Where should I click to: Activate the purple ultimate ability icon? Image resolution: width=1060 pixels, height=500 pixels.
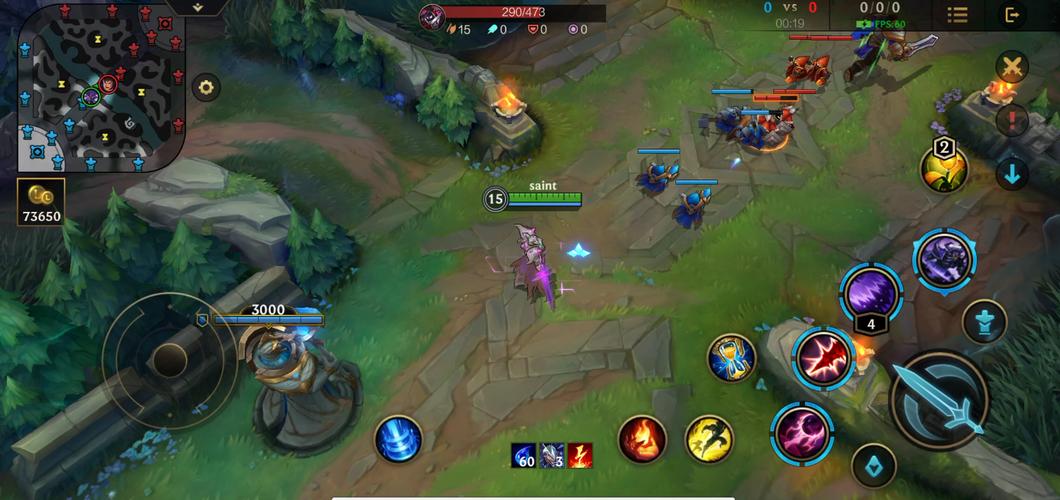pos(944,259)
